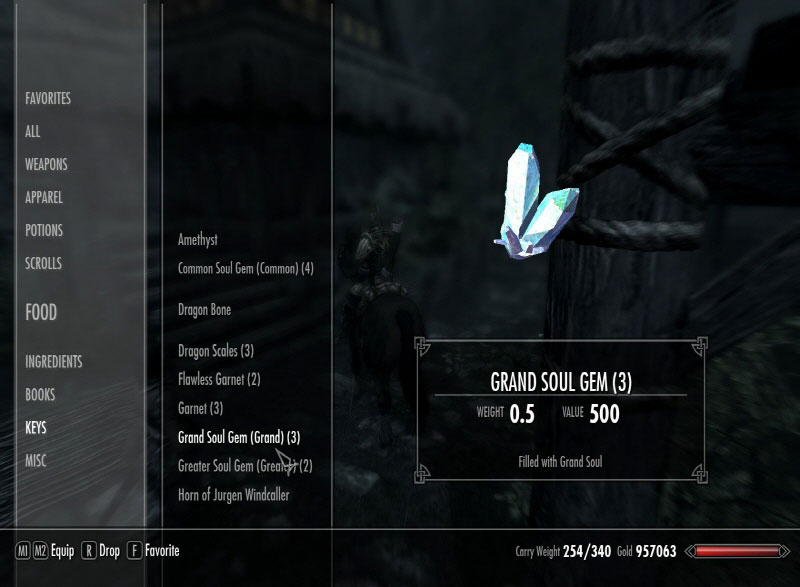Viewport: 800px width, 587px height.
Task: Select the Keys category
Action: [x=36, y=427]
